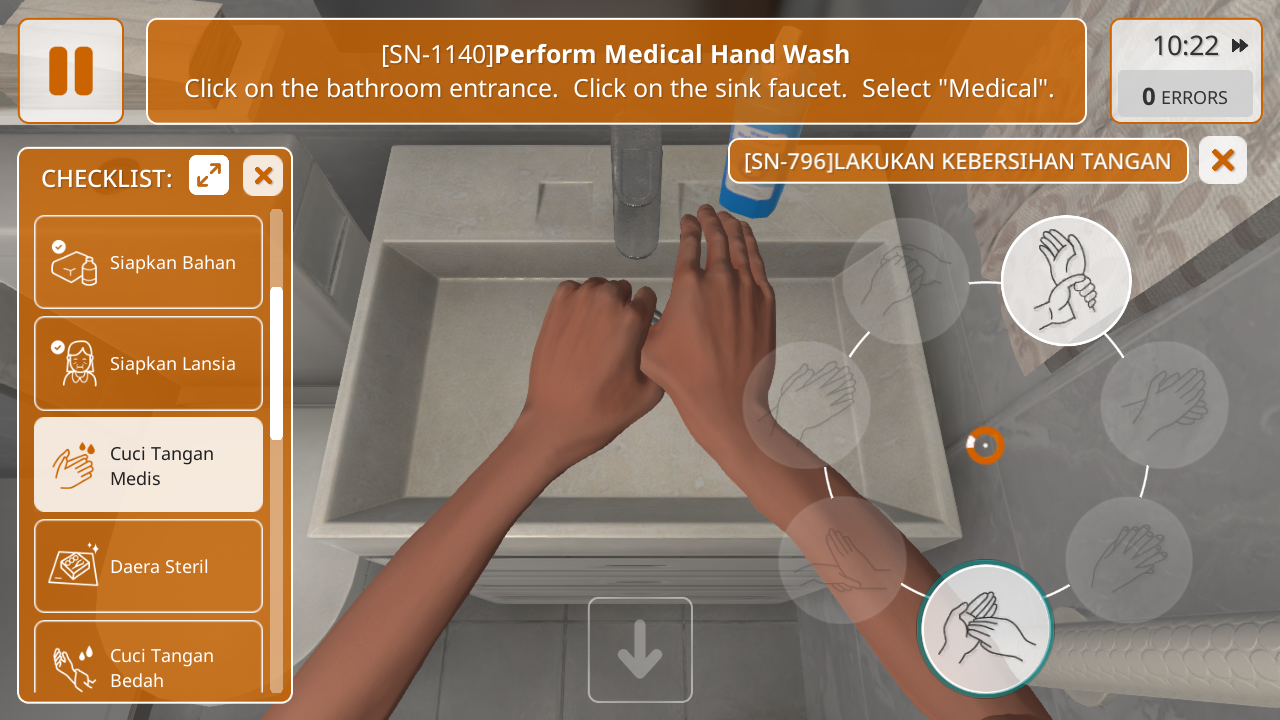Select the Siapkan Lansia checklist item

pos(148,363)
